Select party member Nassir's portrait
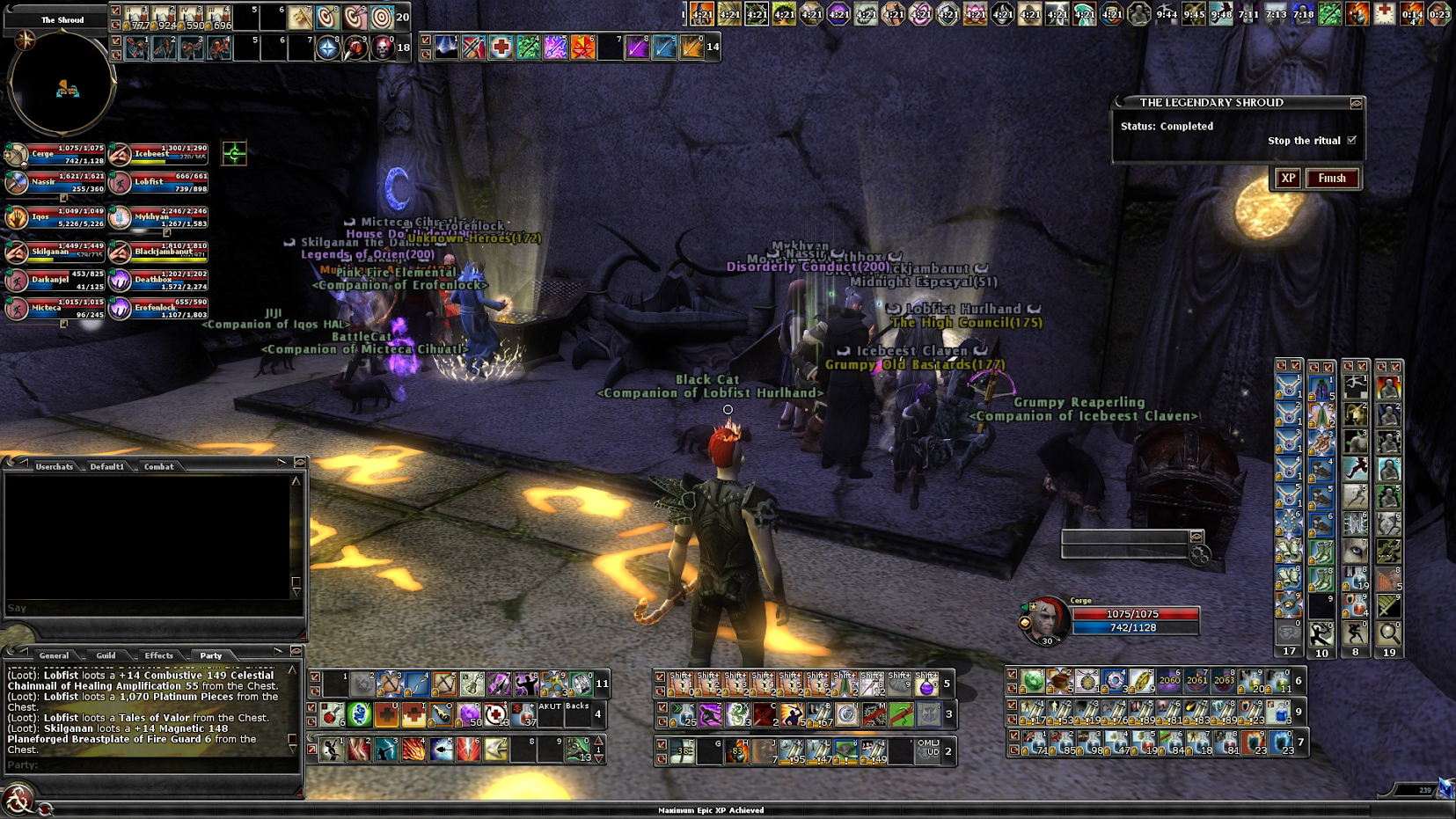Image resolution: width=1456 pixels, height=819 pixels. tap(17, 183)
